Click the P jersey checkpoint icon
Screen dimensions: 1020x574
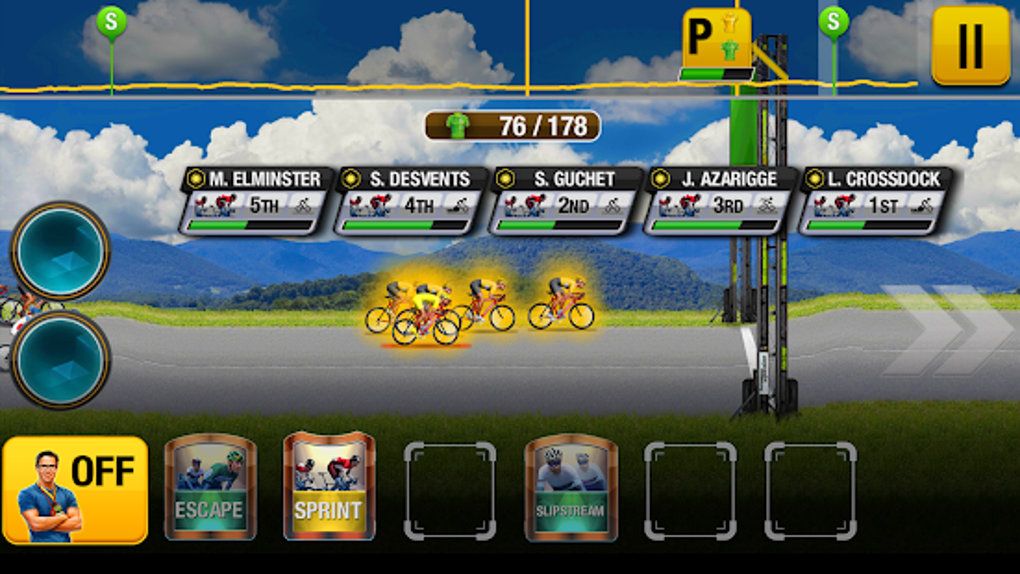[716, 41]
